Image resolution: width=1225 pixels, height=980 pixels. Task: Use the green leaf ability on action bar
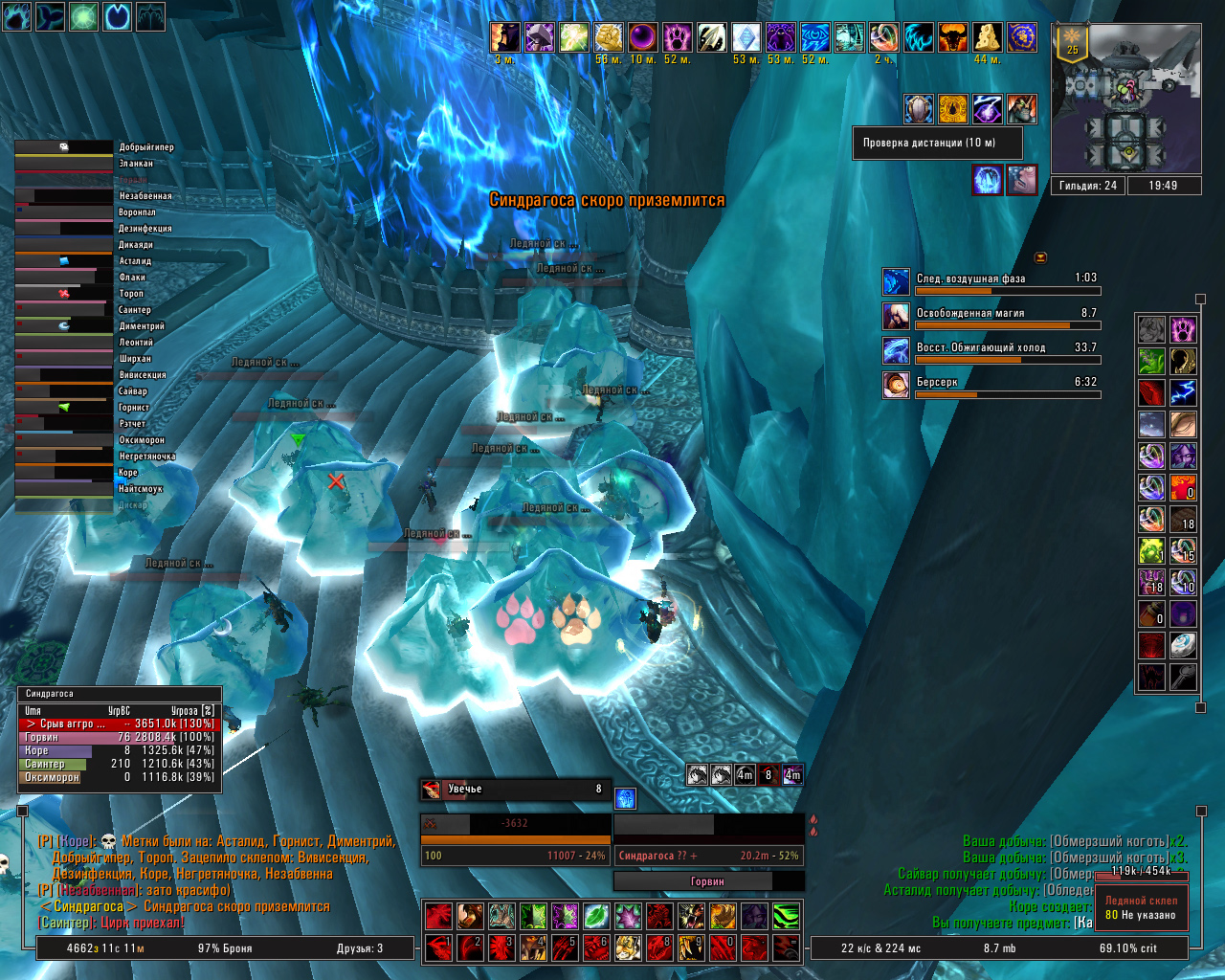pos(596,917)
